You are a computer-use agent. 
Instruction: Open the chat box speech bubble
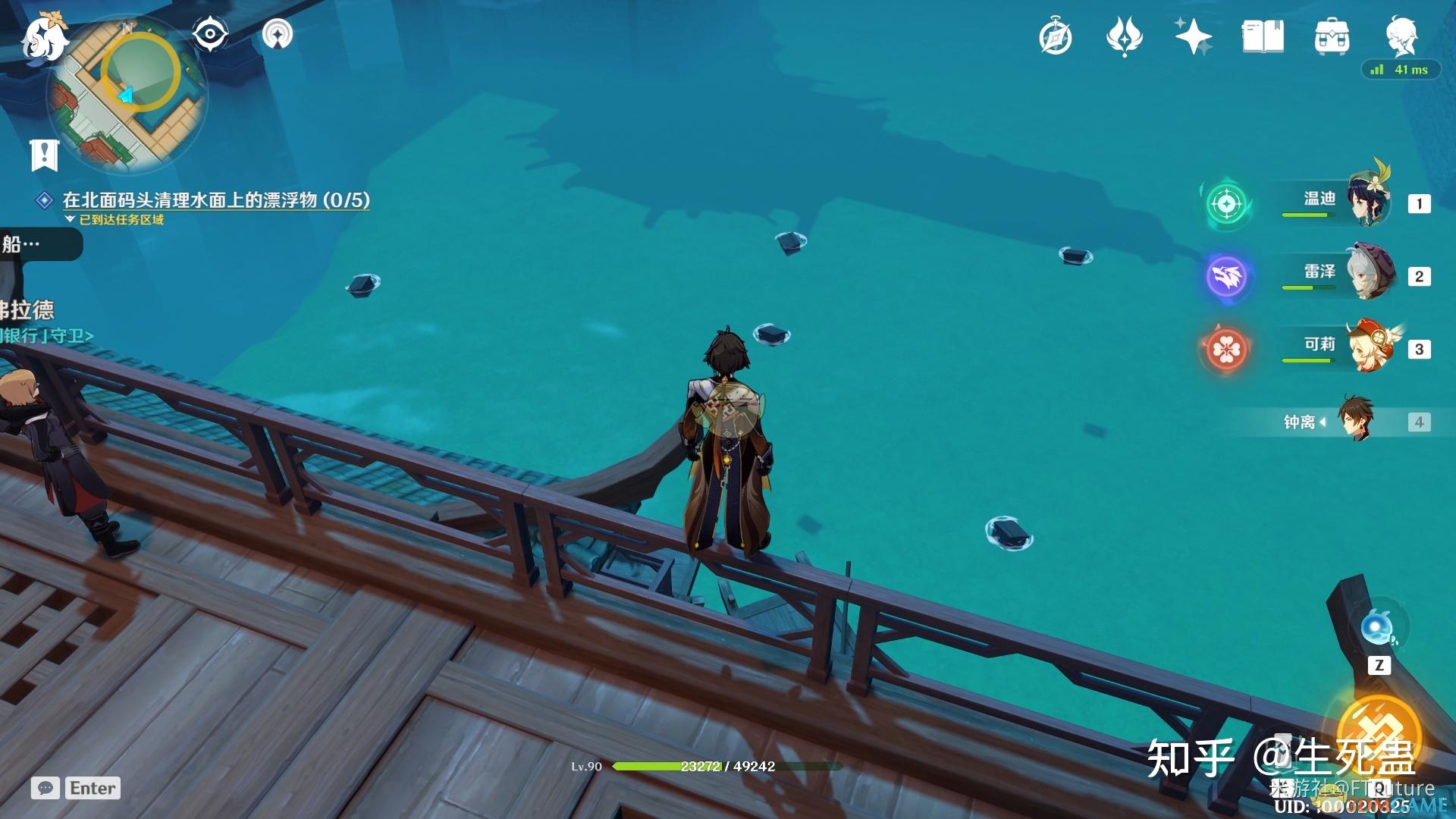coord(45,788)
